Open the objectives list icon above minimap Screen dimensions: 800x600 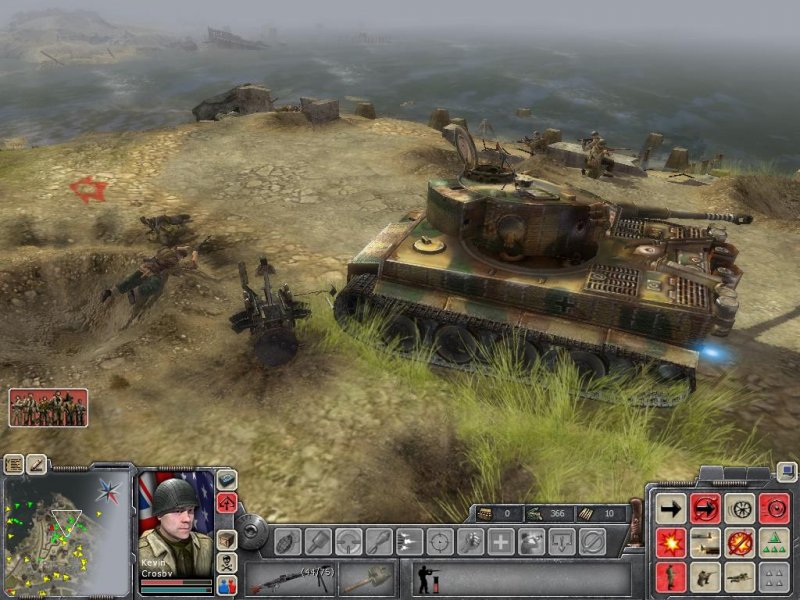click(x=14, y=464)
